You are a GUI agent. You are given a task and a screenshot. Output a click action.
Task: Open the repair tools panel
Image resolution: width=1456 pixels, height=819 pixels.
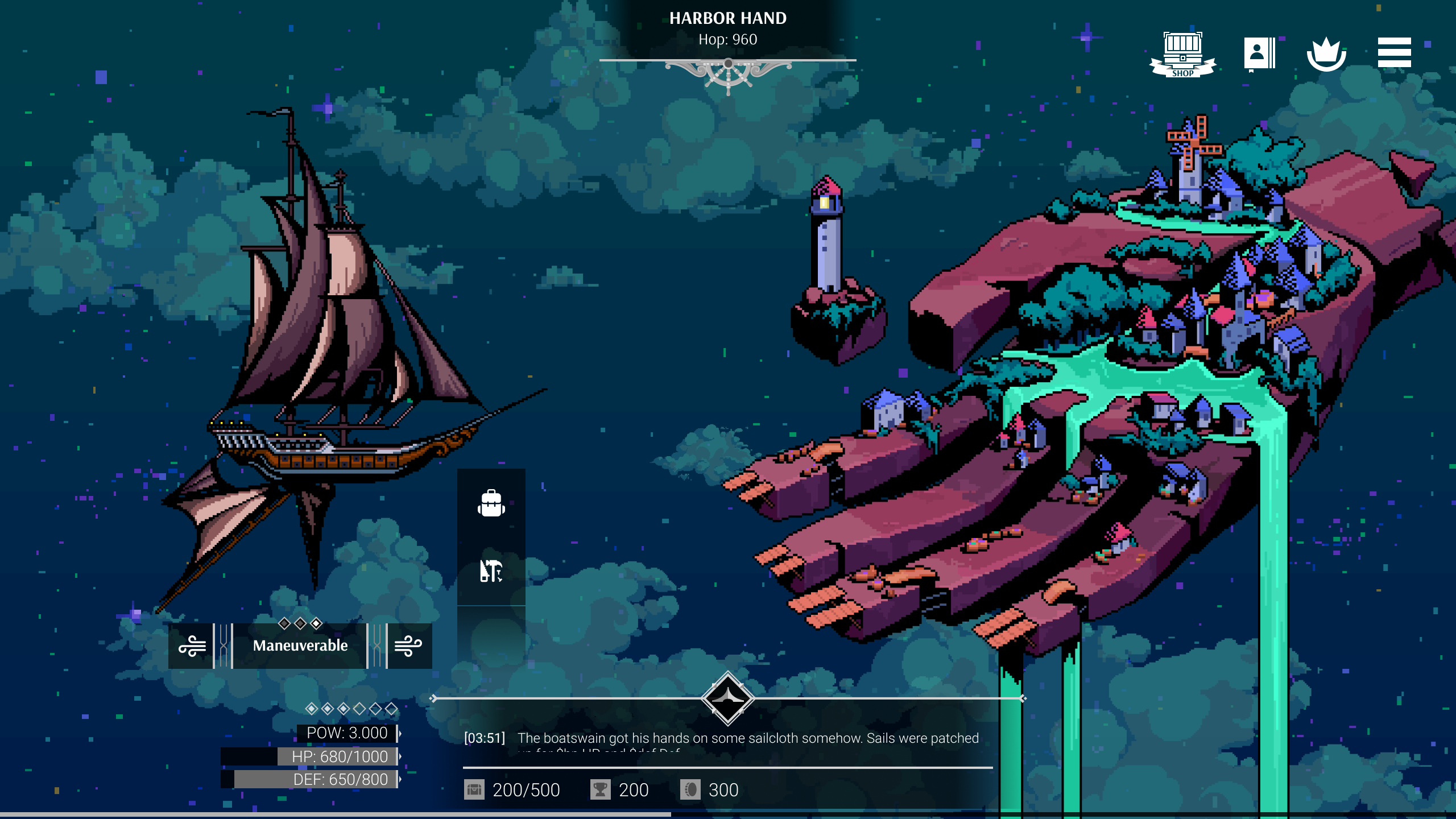click(x=491, y=571)
